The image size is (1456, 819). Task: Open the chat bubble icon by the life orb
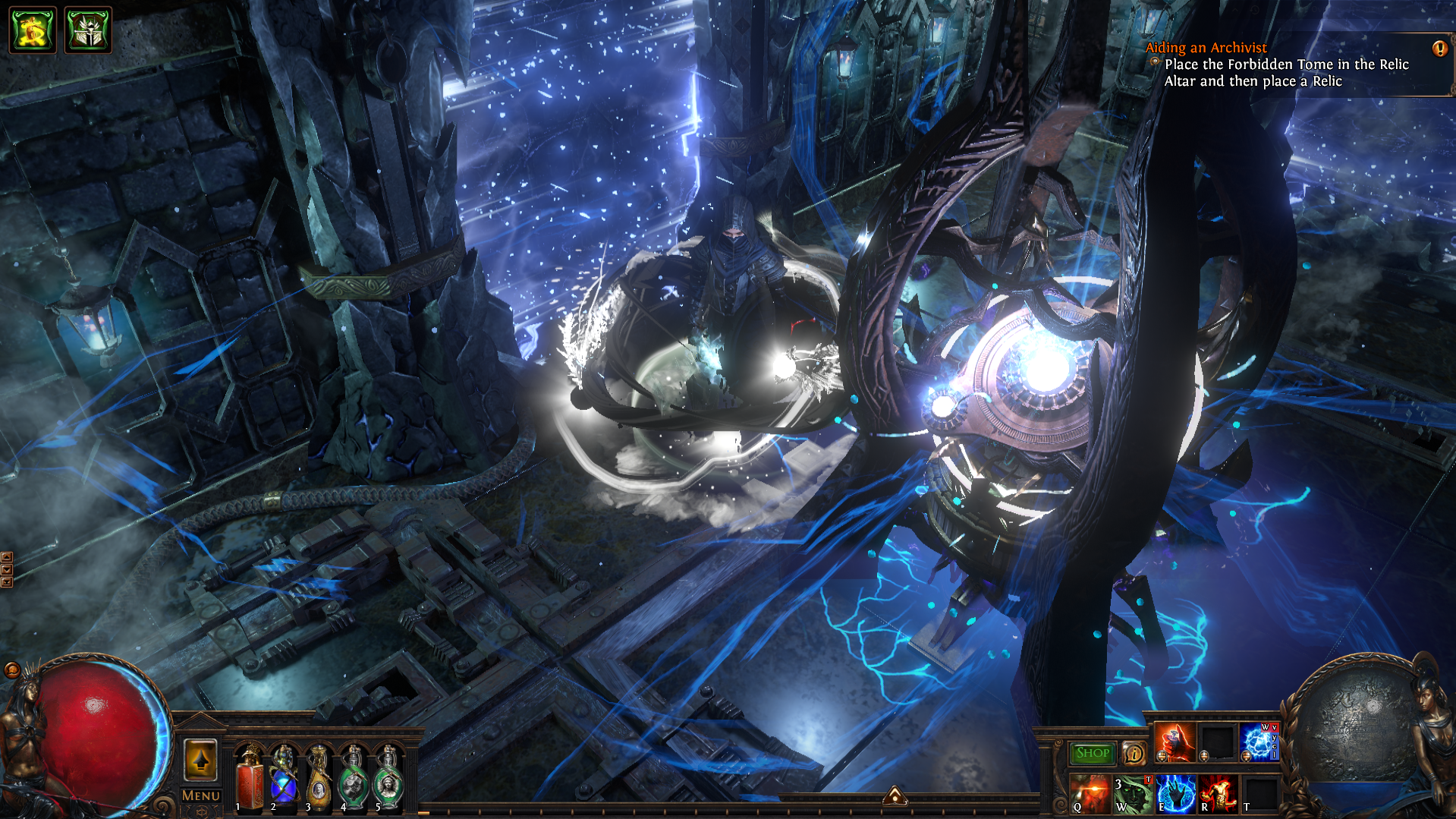(12, 669)
